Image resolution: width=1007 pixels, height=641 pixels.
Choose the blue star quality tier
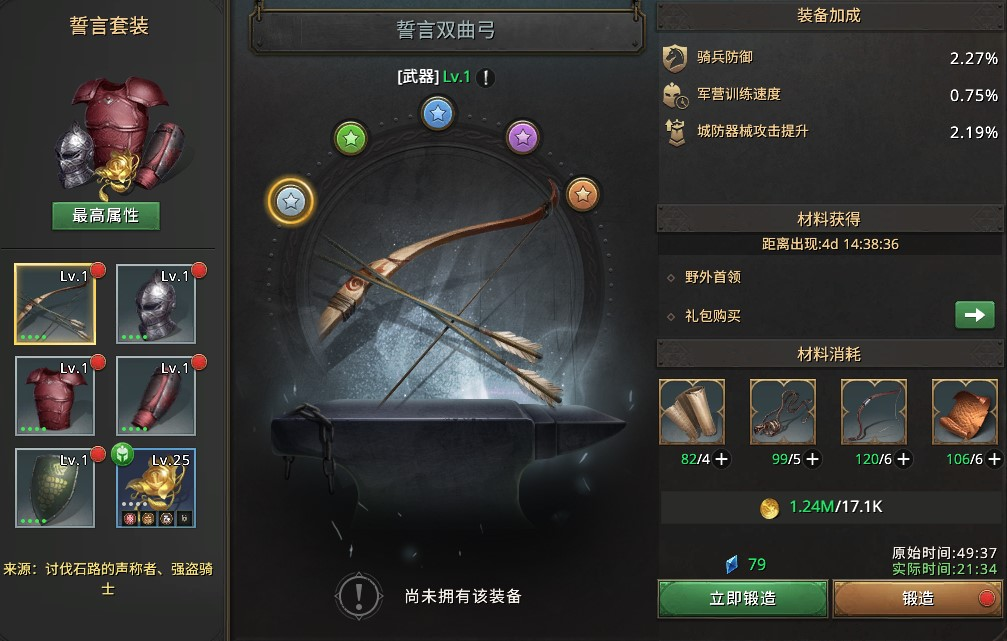(437, 113)
